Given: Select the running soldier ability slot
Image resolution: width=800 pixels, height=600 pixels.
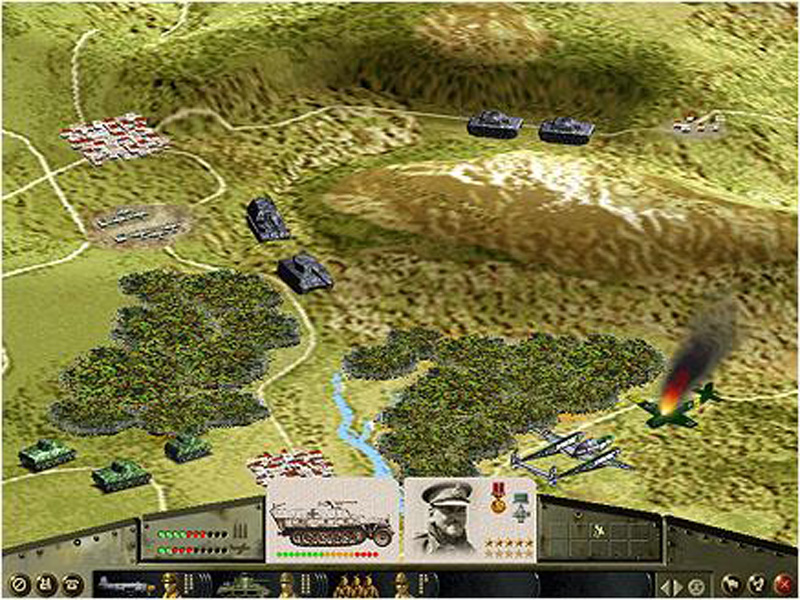Looking at the screenshot, I should click(x=598, y=527).
